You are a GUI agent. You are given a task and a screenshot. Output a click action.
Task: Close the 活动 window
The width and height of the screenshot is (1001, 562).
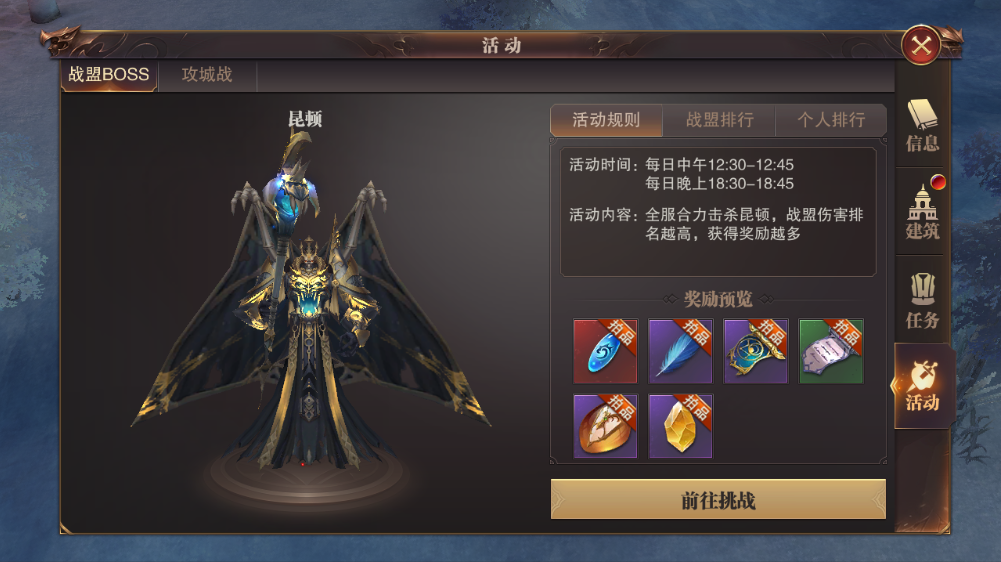coord(919,44)
